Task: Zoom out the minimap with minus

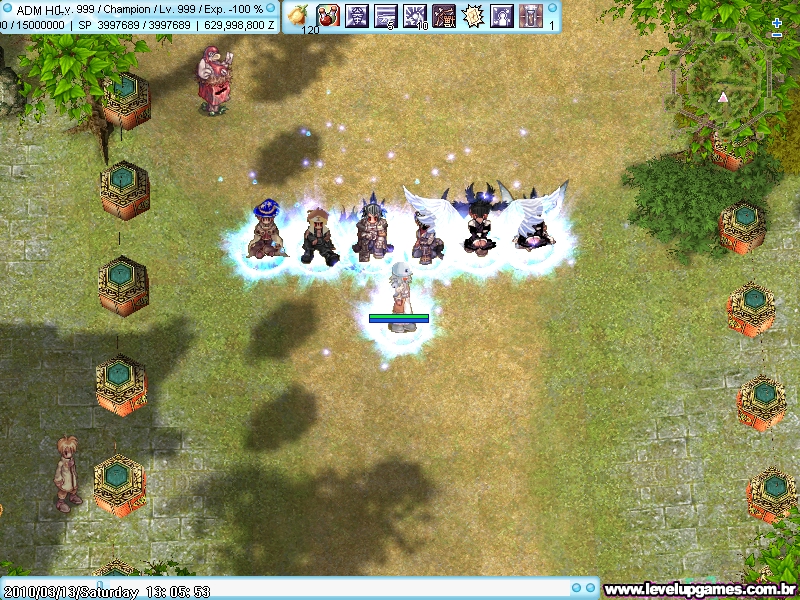Action: click(x=778, y=35)
